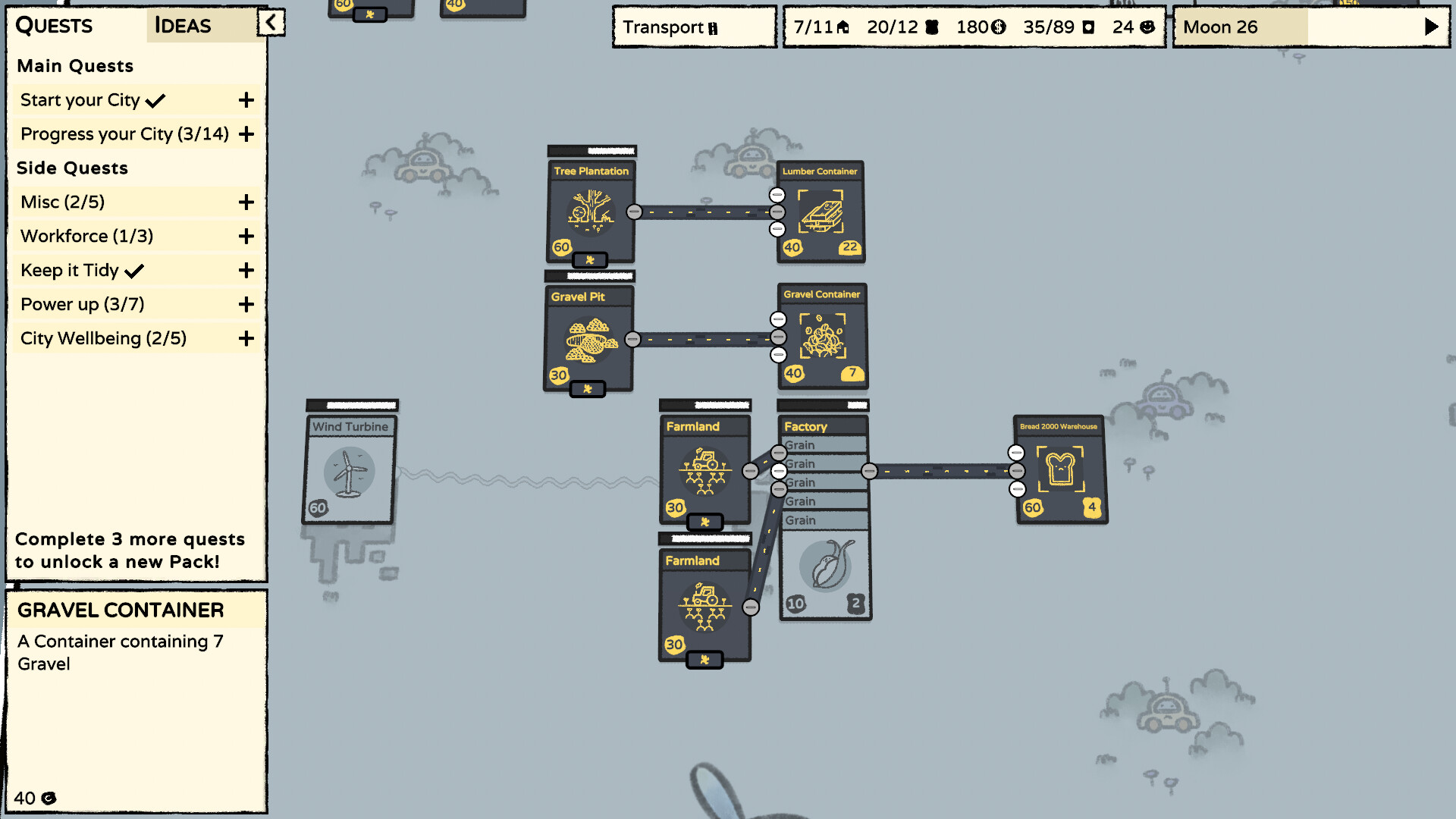Switch to the Quests tab
The height and width of the screenshot is (819, 1456).
(53, 26)
